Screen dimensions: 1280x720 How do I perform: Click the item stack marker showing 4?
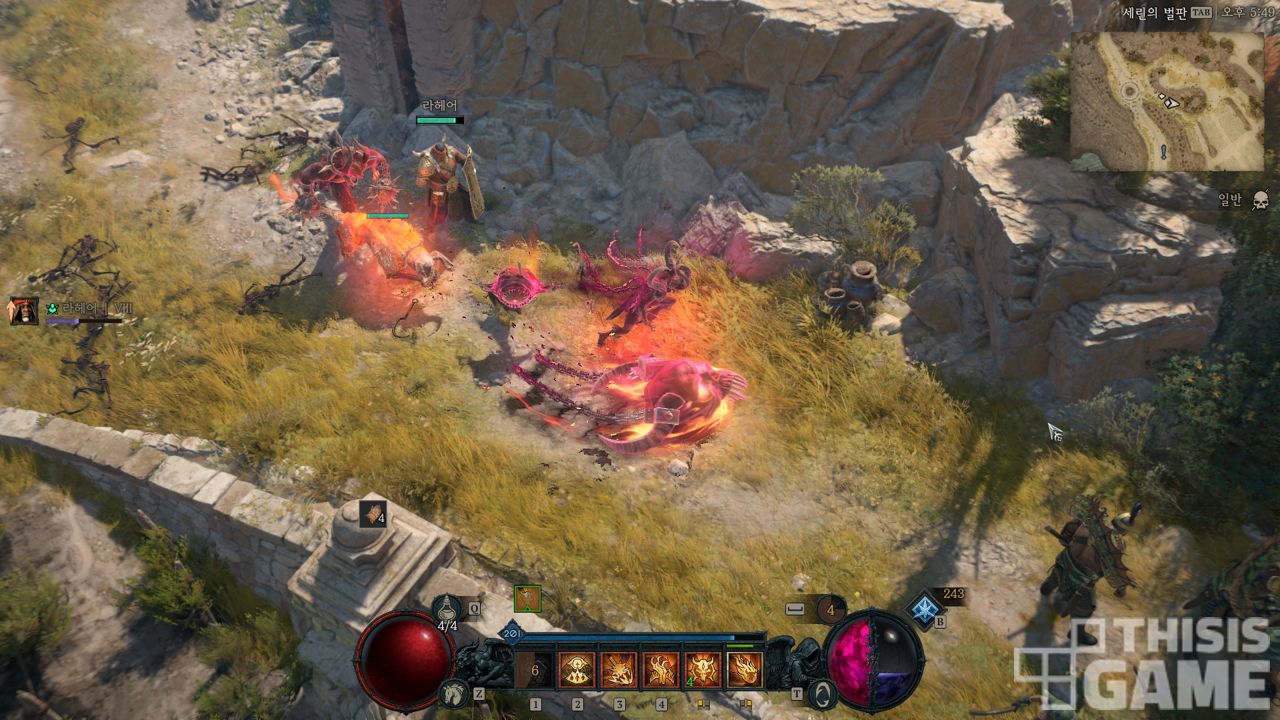(373, 514)
